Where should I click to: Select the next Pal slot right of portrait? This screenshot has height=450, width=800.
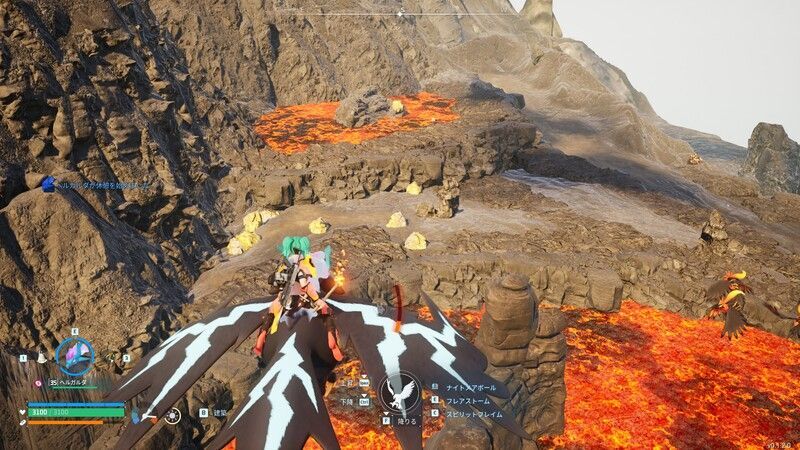point(110,358)
